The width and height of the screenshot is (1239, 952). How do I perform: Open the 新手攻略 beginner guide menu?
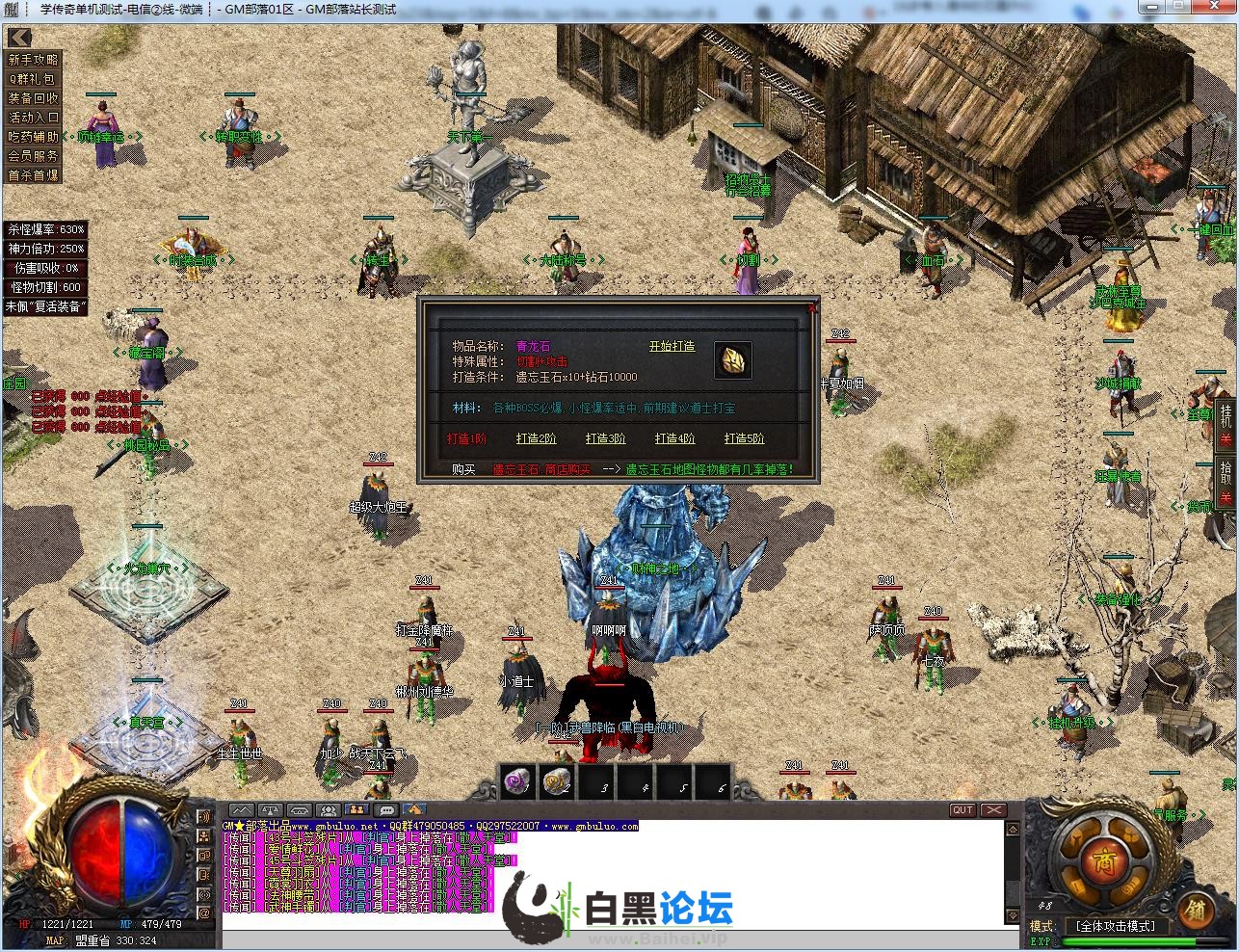(34, 60)
